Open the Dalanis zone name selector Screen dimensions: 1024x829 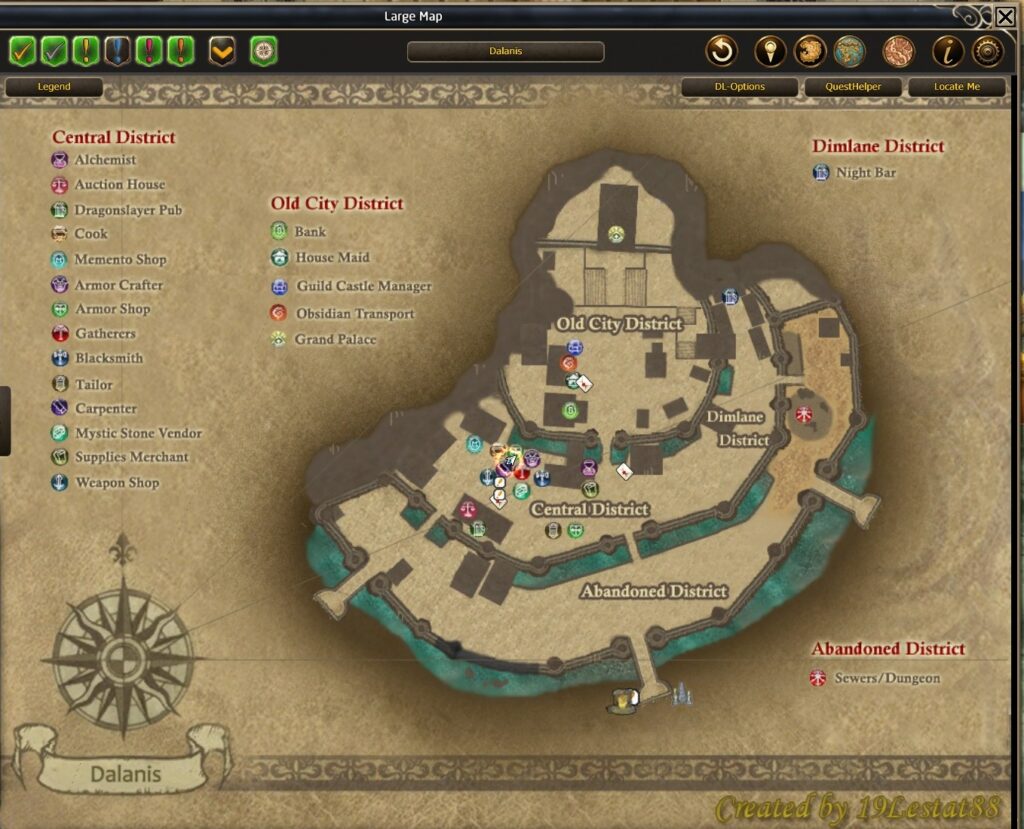[x=505, y=51]
